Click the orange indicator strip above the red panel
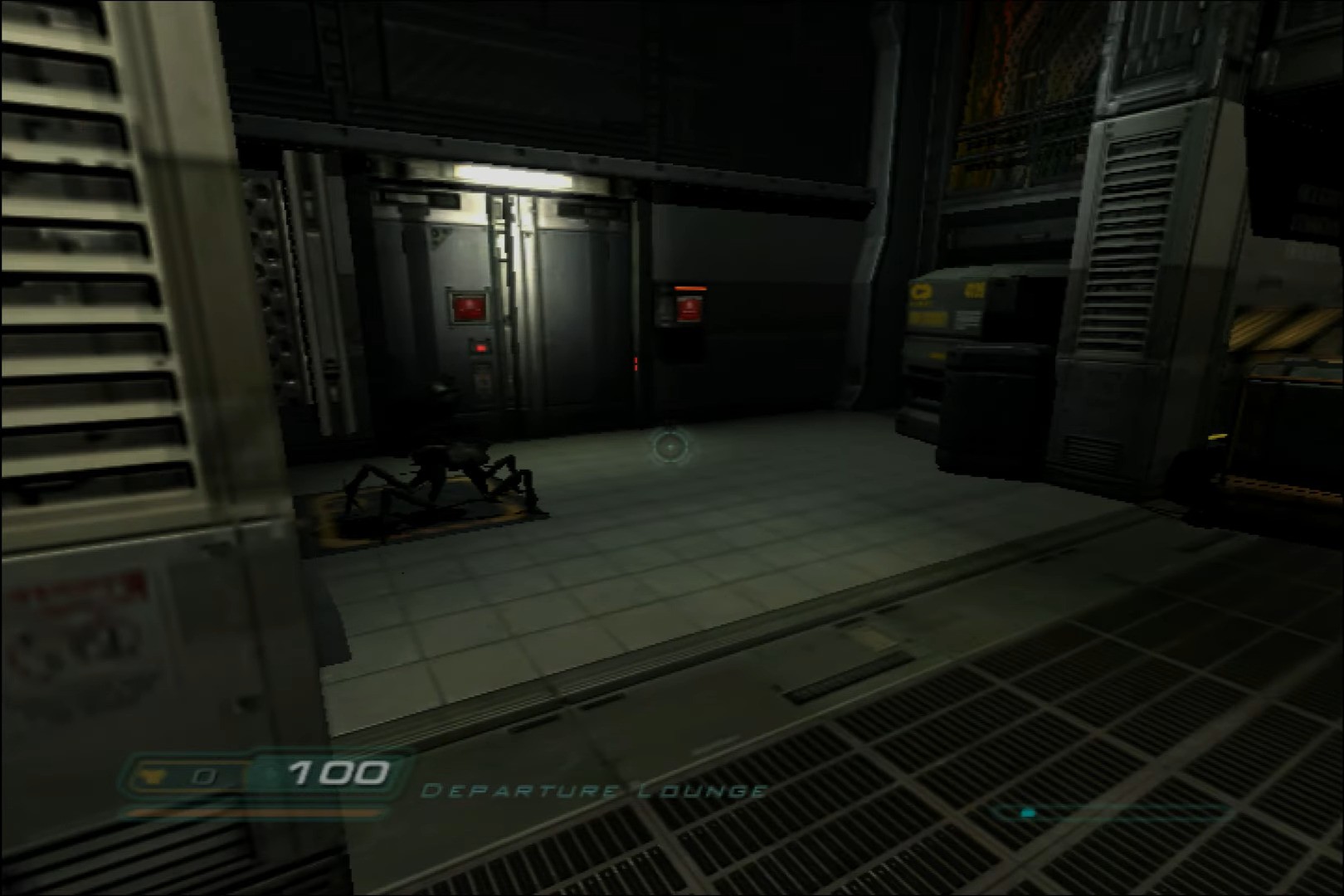The height and width of the screenshot is (896, 1344). 690,289
